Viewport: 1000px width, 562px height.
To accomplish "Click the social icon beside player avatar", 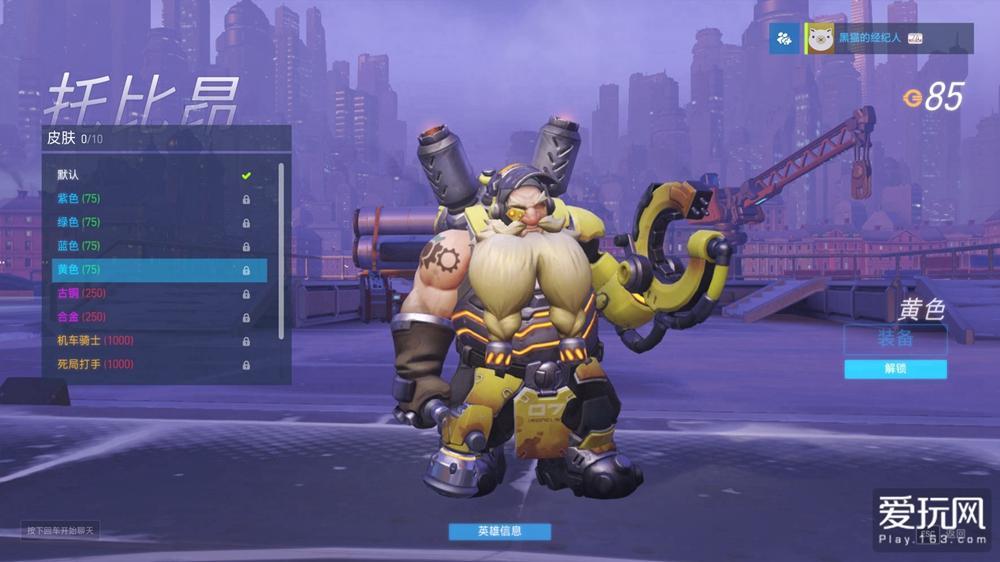I will coord(785,38).
